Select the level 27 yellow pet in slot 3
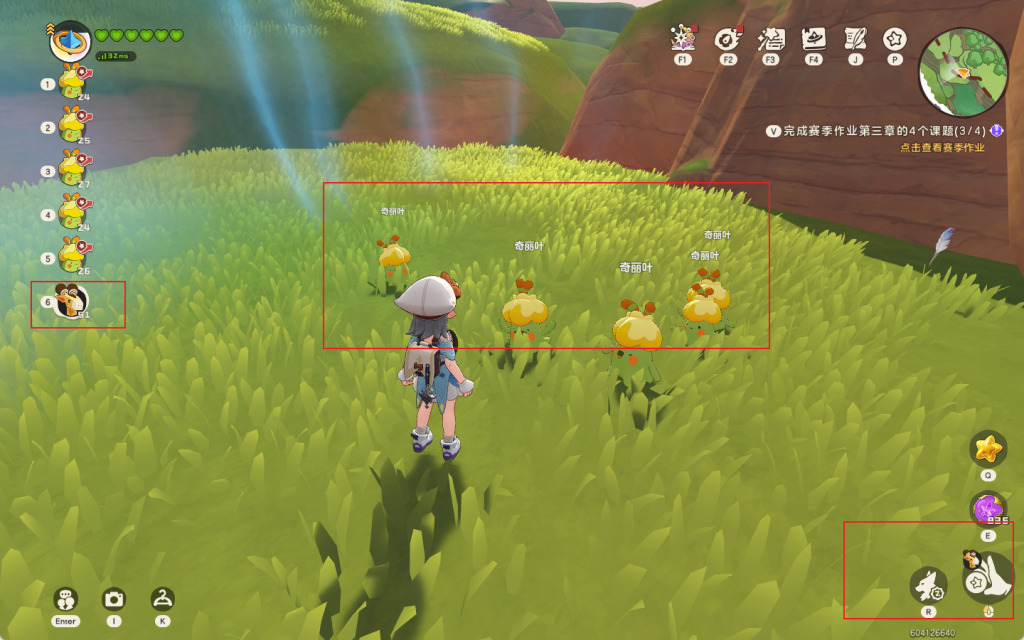The width and height of the screenshot is (1024, 640). click(72, 169)
